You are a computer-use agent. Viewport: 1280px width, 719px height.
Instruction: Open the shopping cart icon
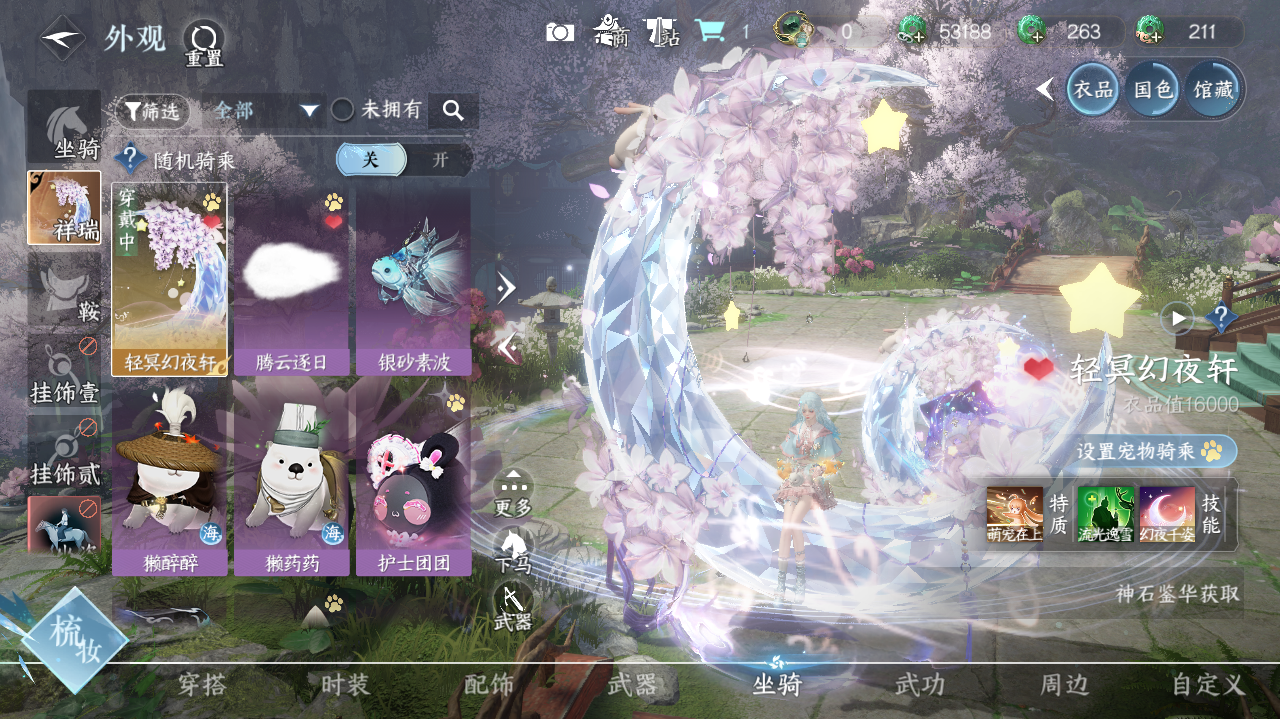pos(710,31)
